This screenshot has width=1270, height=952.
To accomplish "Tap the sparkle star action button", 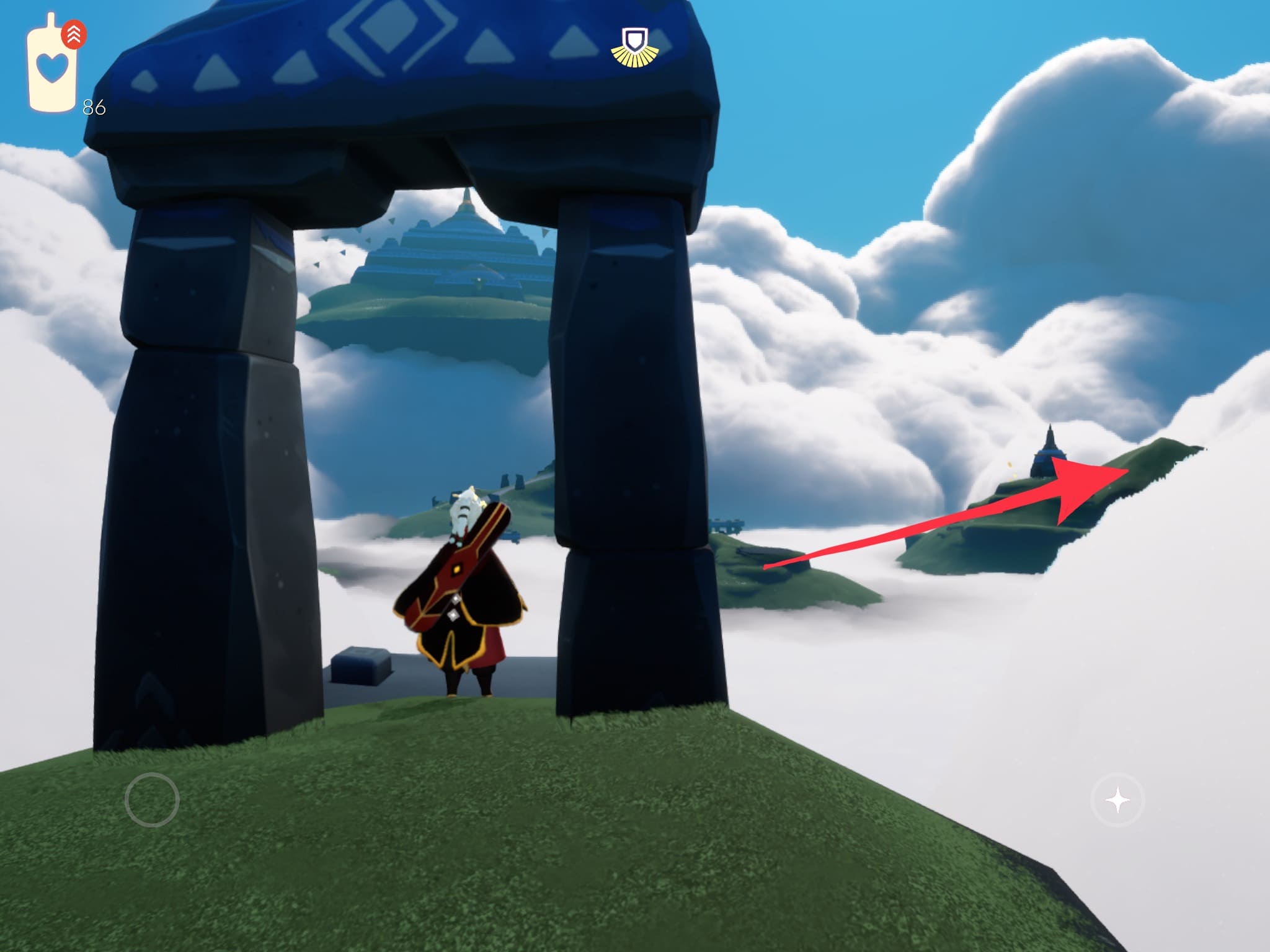I will click(1118, 800).
